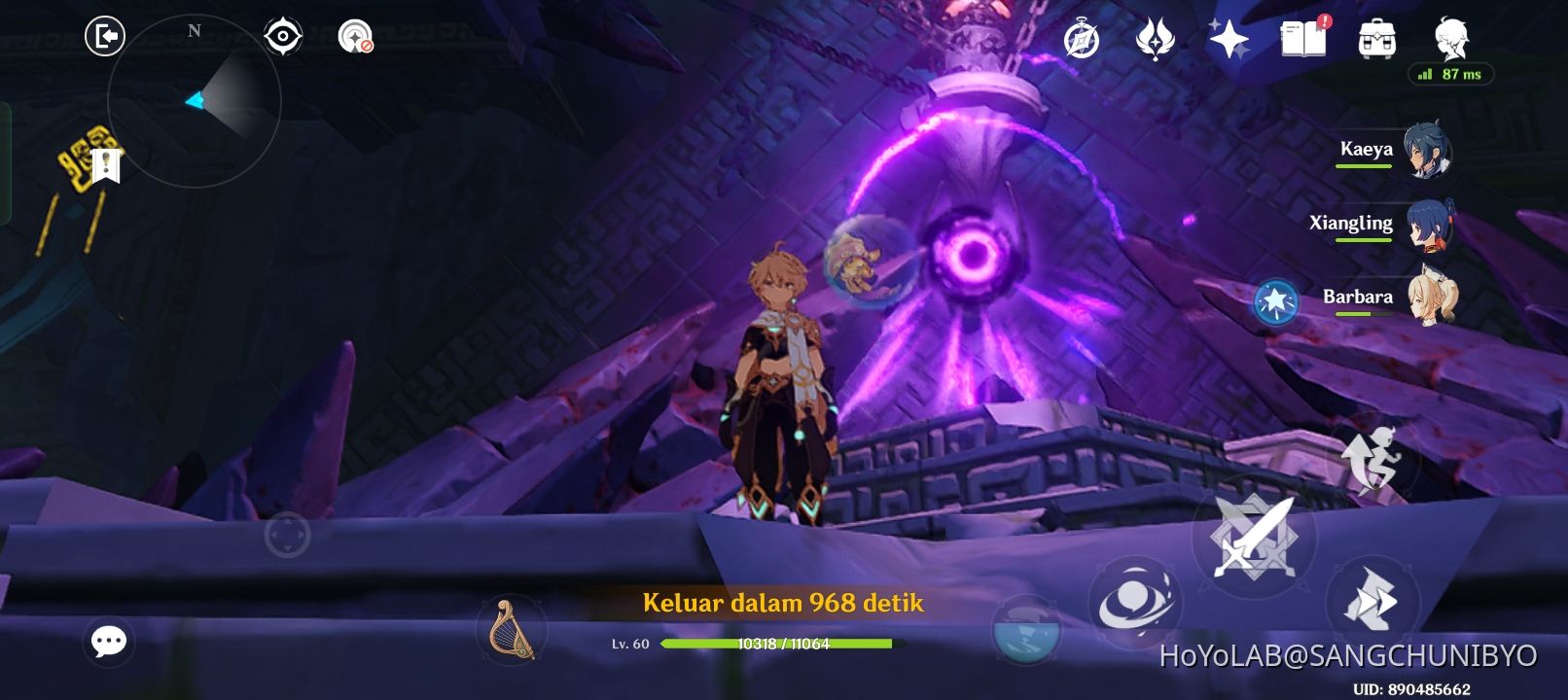Open chat via the speech bubble
This screenshot has width=1568, height=700.
pyautogui.click(x=109, y=640)
